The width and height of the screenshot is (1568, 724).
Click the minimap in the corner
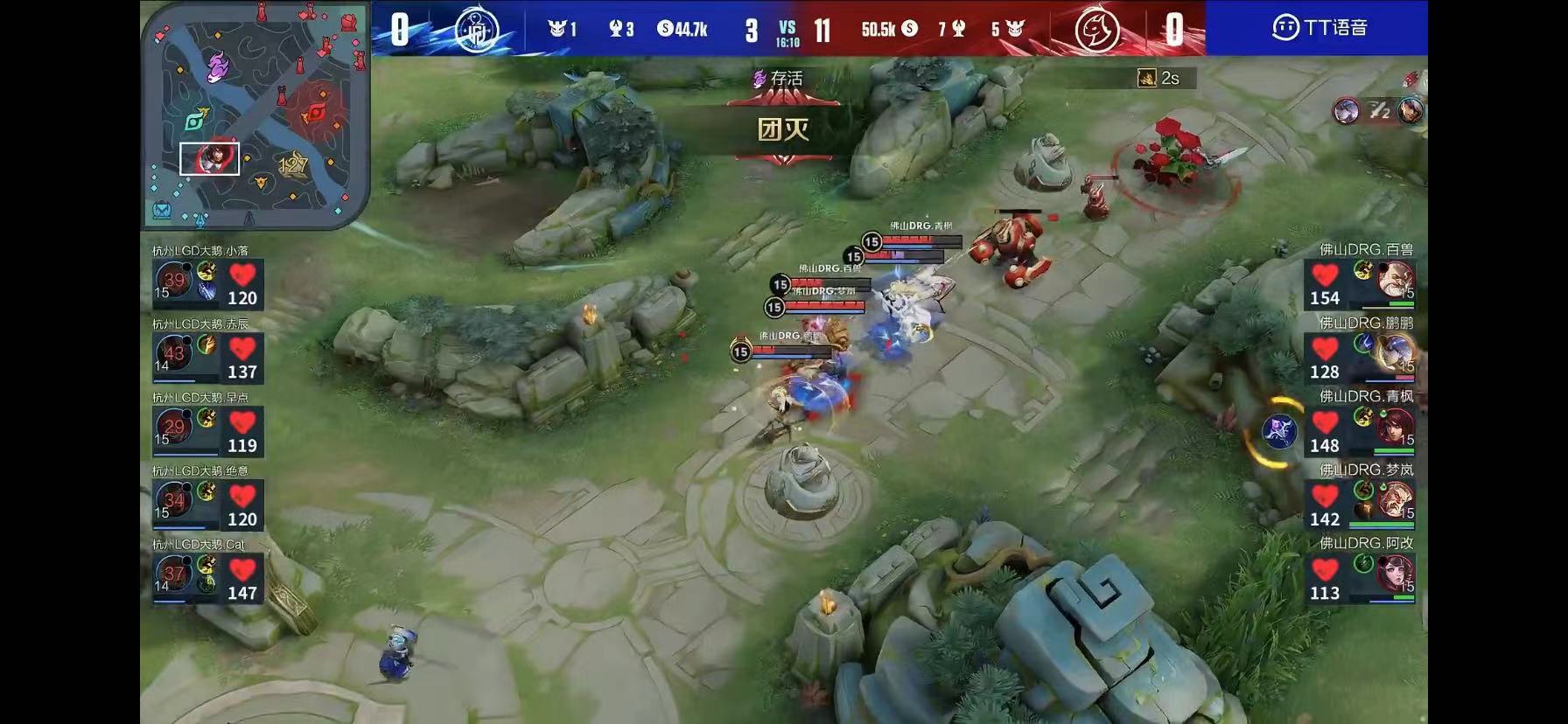[x=255, y=114]
